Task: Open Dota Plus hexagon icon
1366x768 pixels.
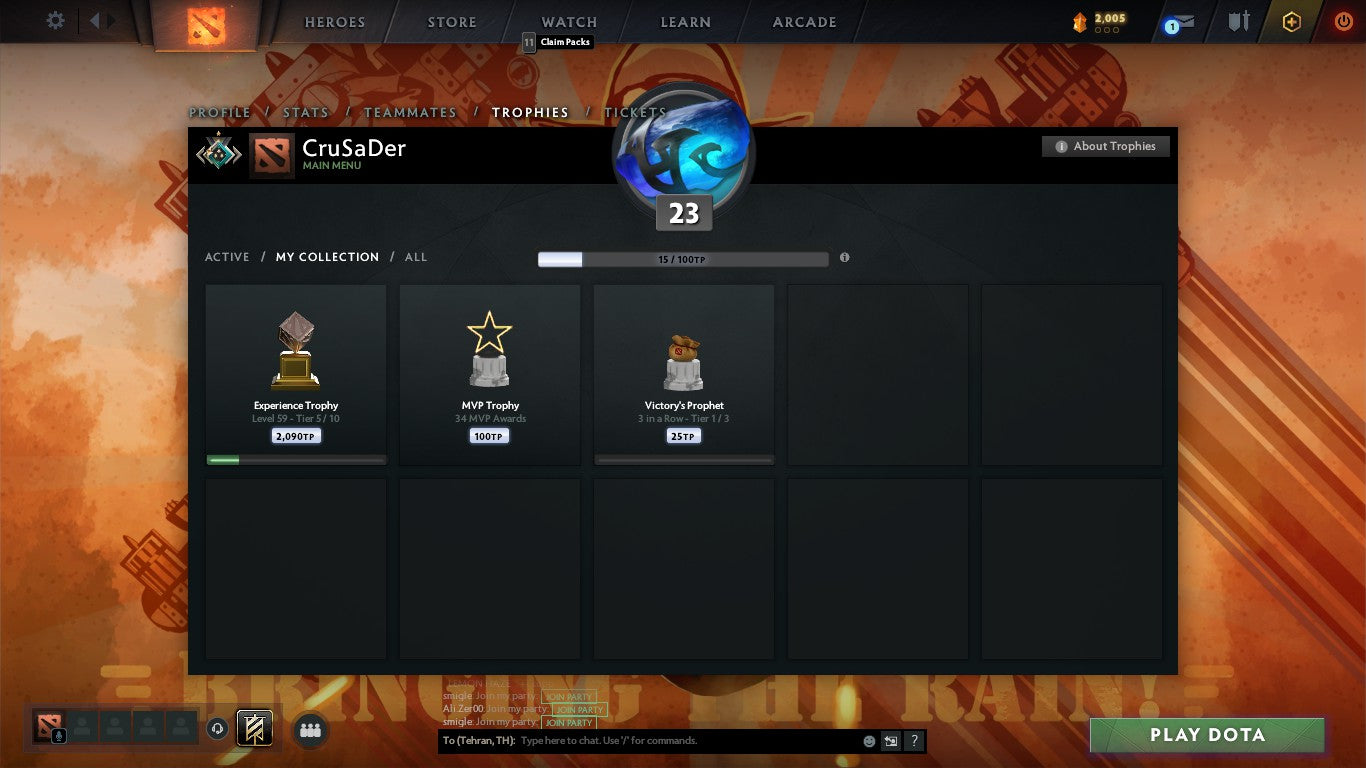Action: (x=1291, y=20)
